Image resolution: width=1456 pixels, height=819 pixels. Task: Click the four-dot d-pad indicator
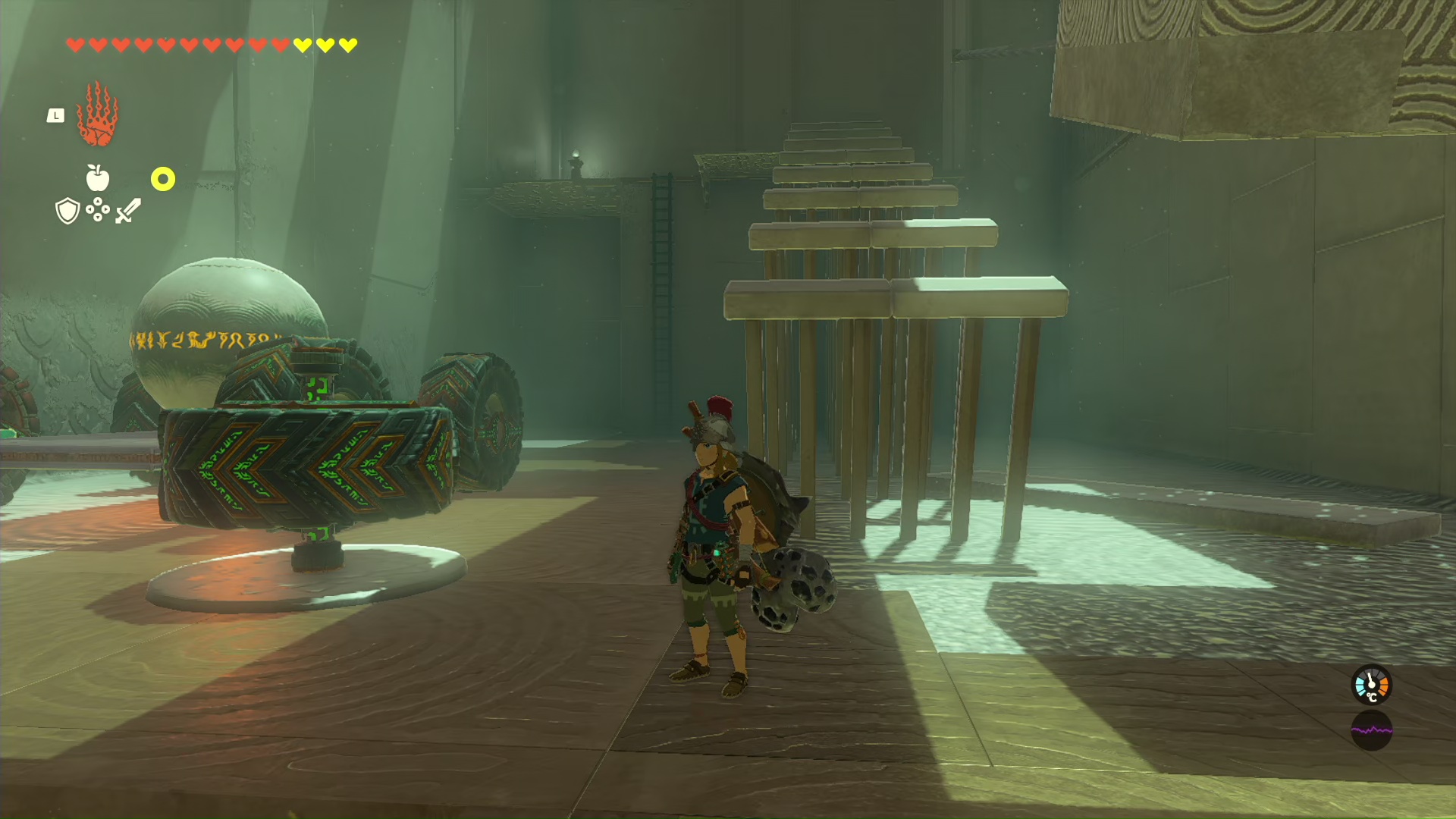(x=98, y=210)
